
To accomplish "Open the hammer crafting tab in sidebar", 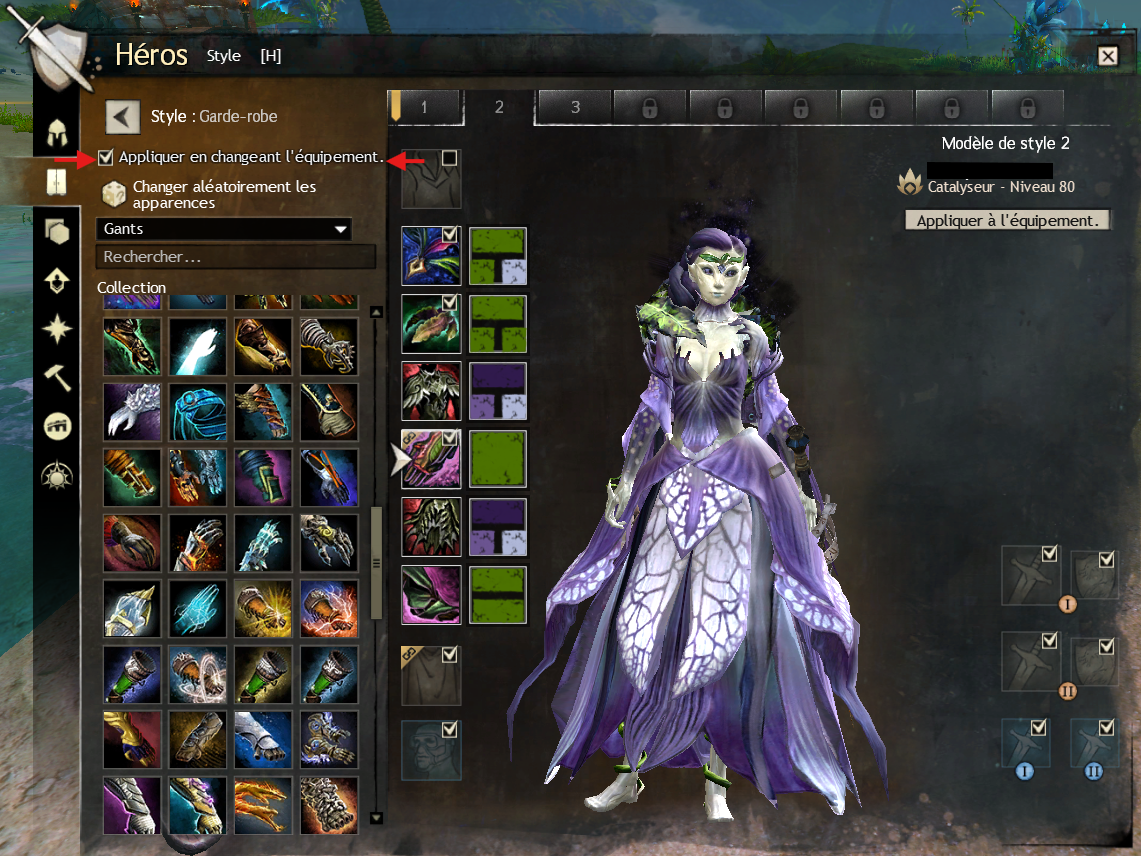I will pyautogui.click(x=57, y=378).
